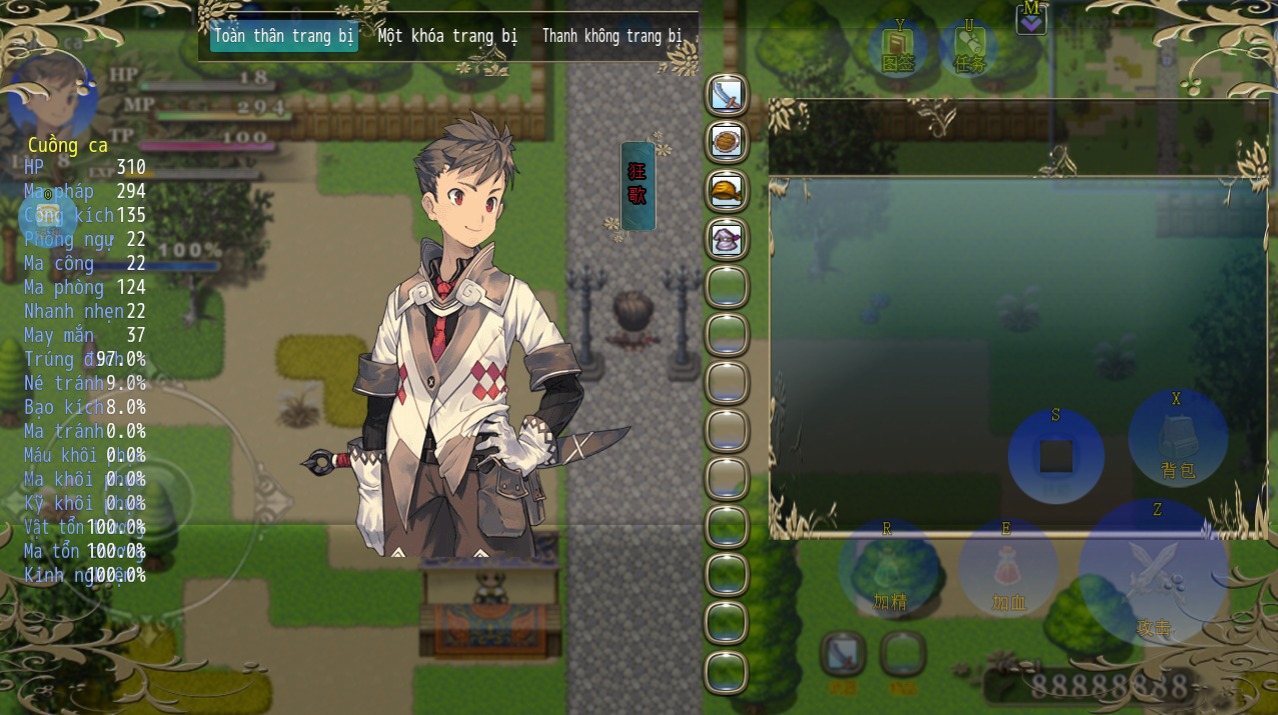Switch to Một khóa trang bị
The image size is (1278, 715).
click(447, 36)
